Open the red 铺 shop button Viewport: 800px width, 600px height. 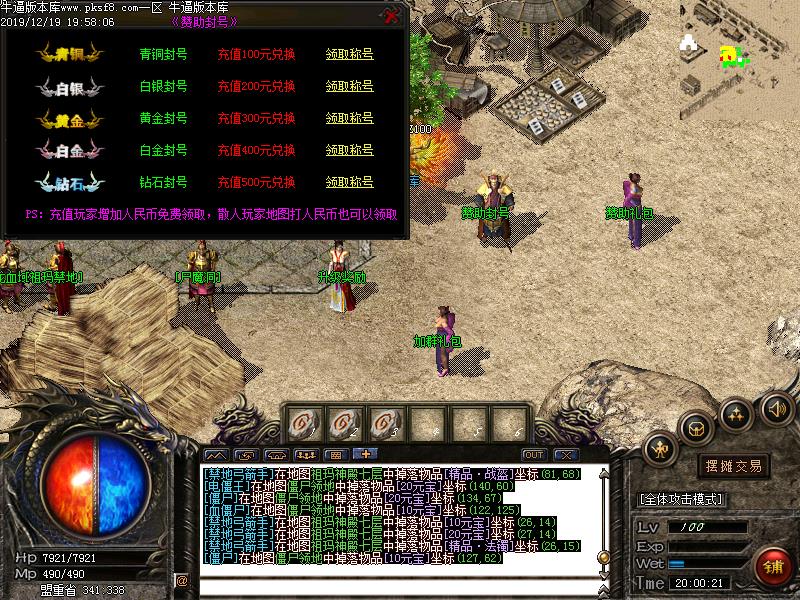772,566
